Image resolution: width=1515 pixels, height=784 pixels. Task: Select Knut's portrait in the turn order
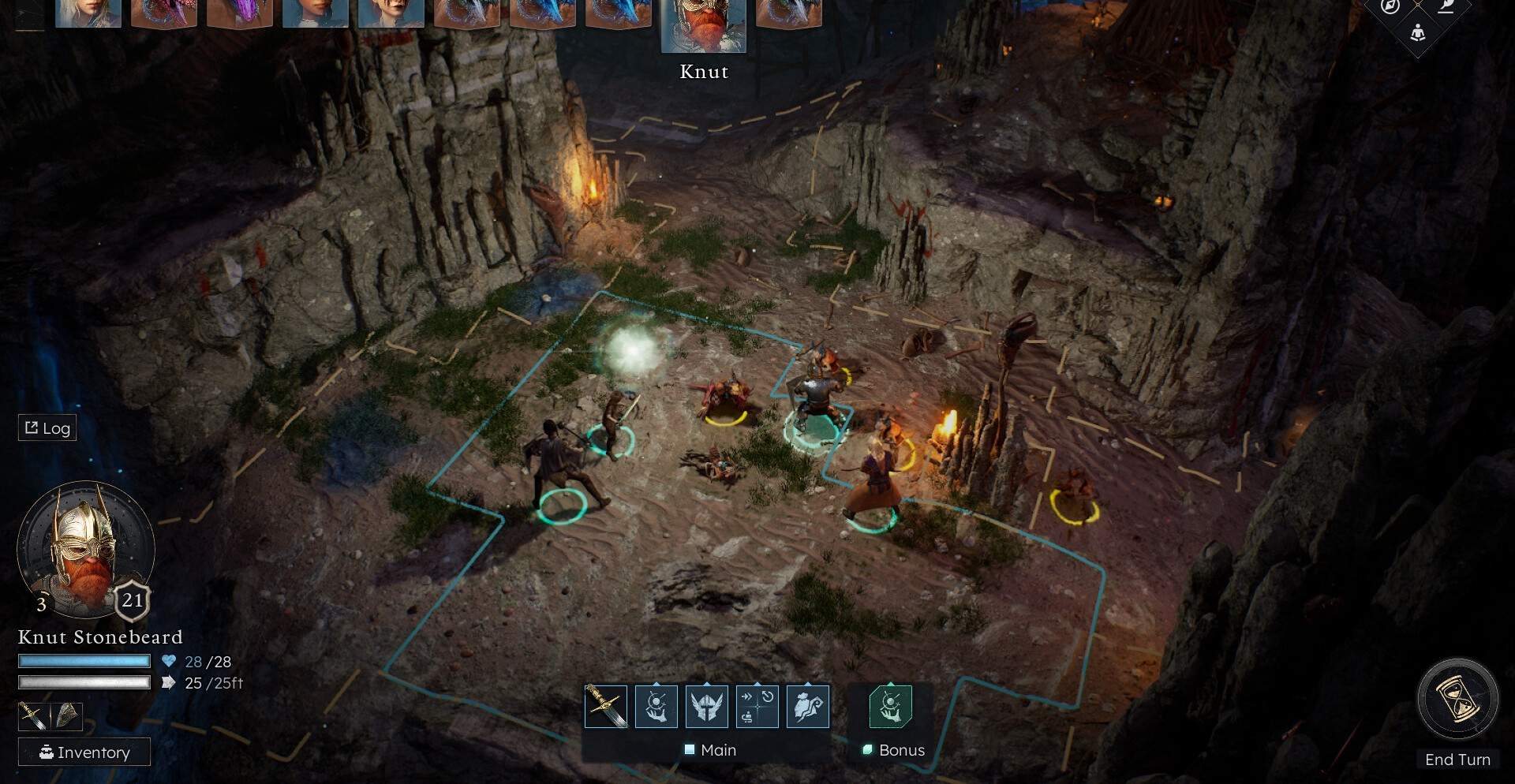click(703, 25)
